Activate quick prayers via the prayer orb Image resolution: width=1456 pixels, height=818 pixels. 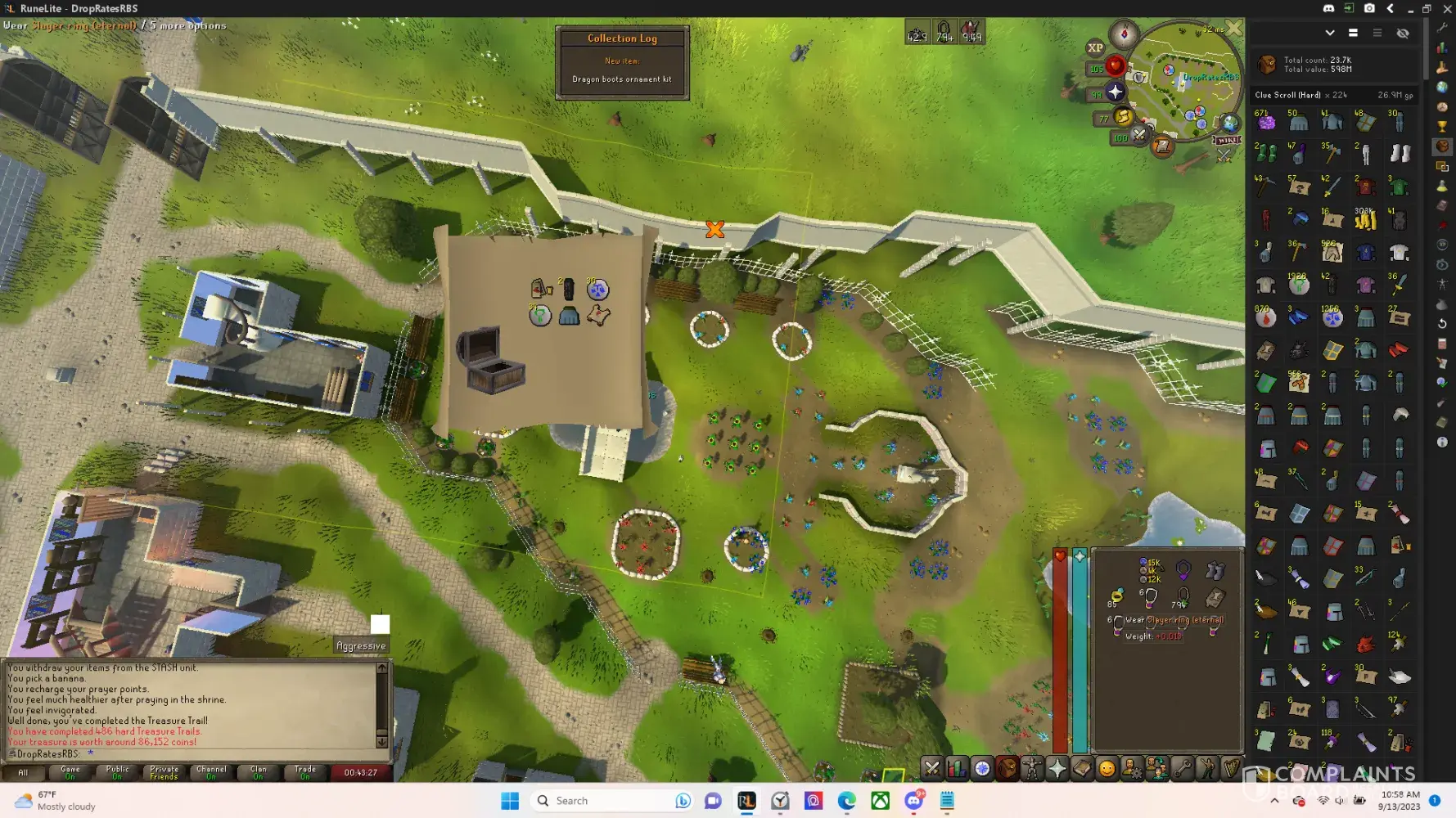pyautogui.click(x=1115, y=92)
